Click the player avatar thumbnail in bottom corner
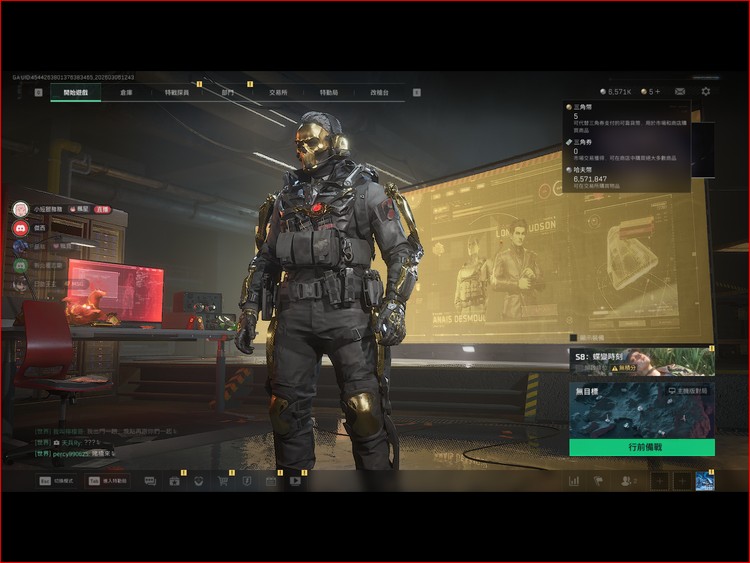This screenshot has width=750, height=563. pyautogui.click(x=705, y=481)
